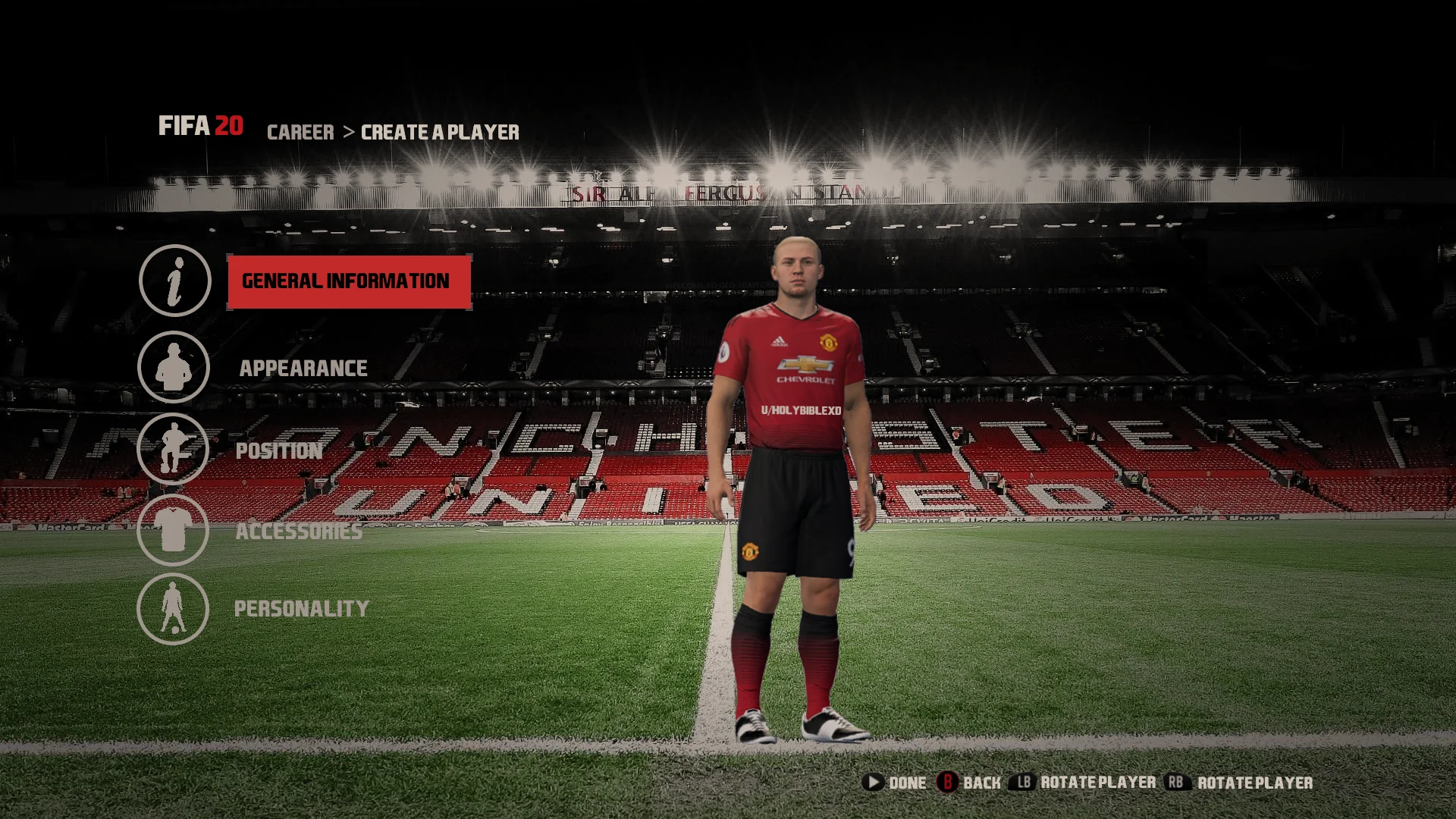Select the player bust appearance icon
Viewport: 1456px width, 819px height.
(x=174, y=367)
